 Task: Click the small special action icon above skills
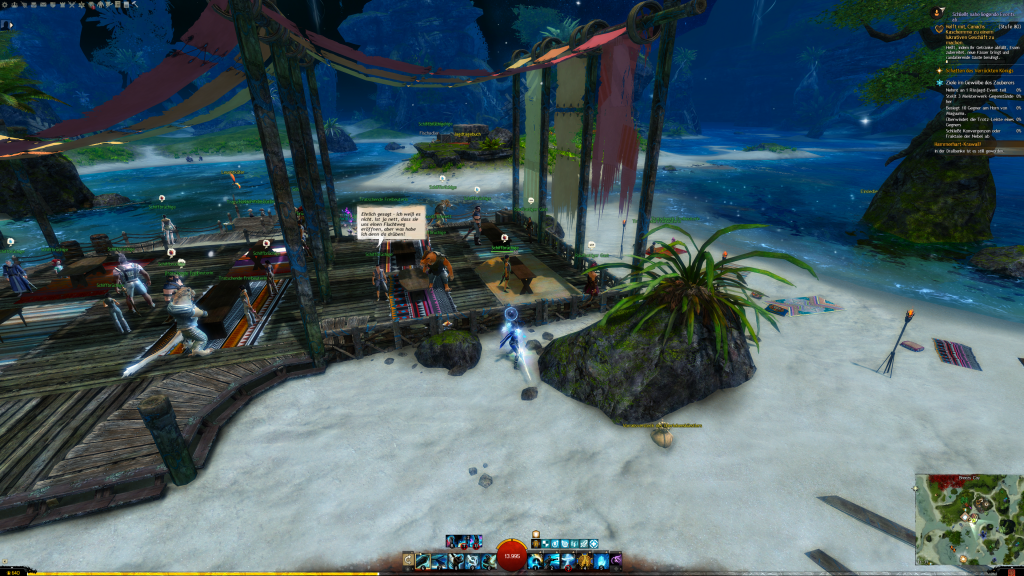pyautogui.click(x=535, y=535)
